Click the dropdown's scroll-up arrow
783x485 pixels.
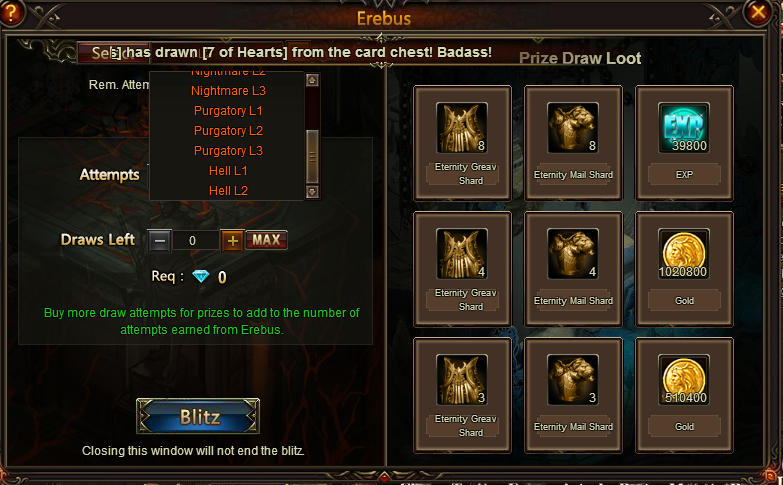(312, 81)
